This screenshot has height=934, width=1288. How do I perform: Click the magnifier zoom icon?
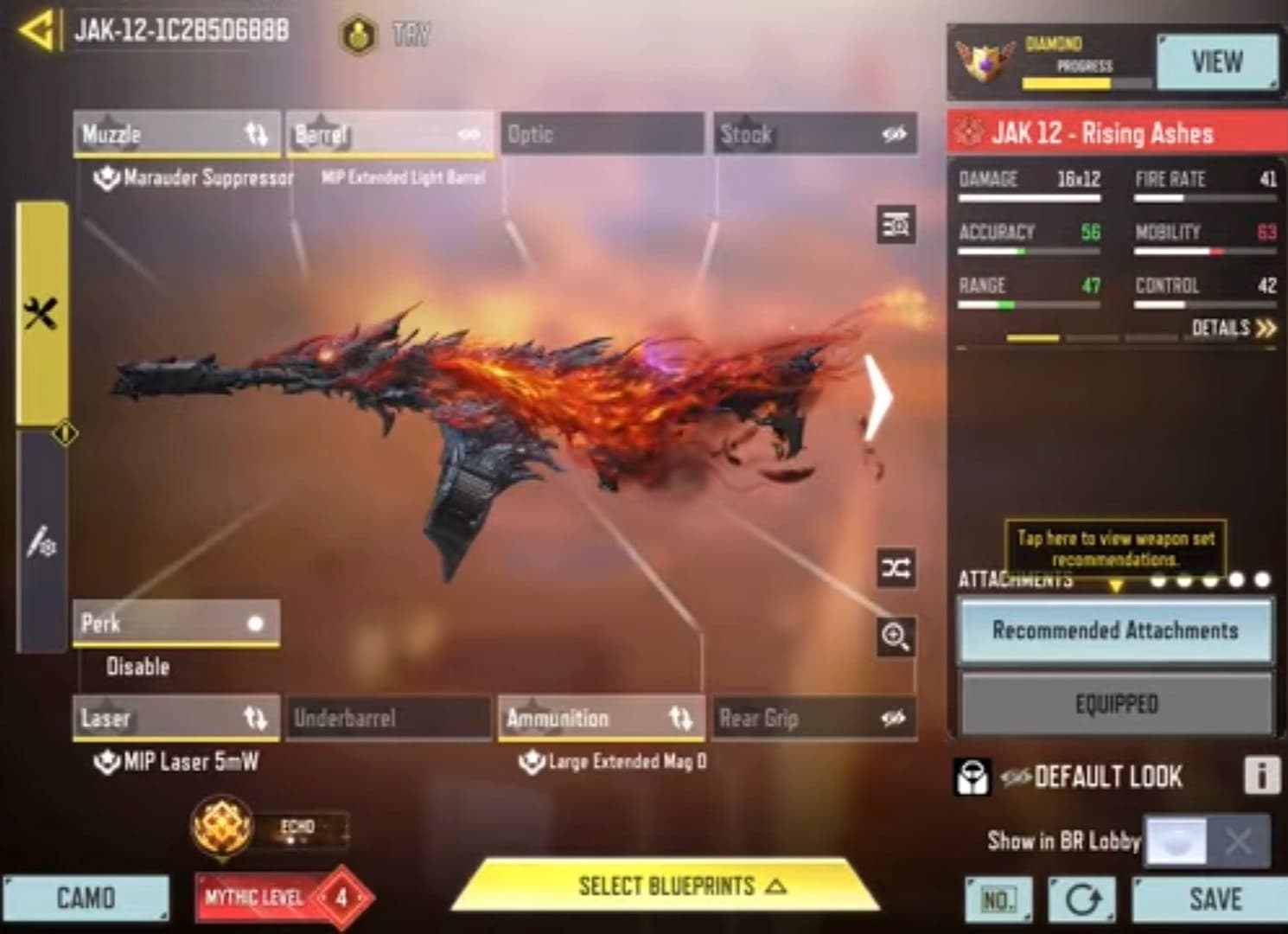(x=896, y=637)
